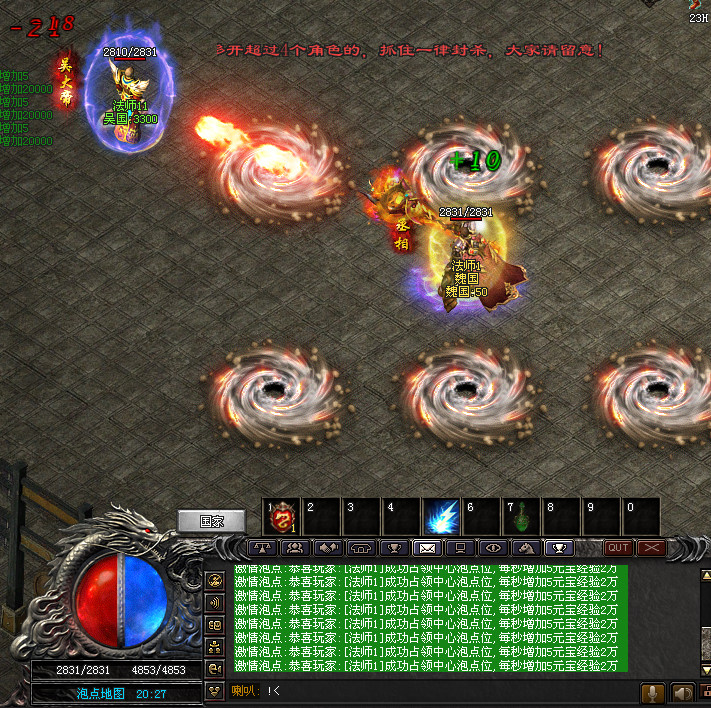The image size is (711, 708).
Task: Click the horse mount toolbar button
Action: (524, 548)
